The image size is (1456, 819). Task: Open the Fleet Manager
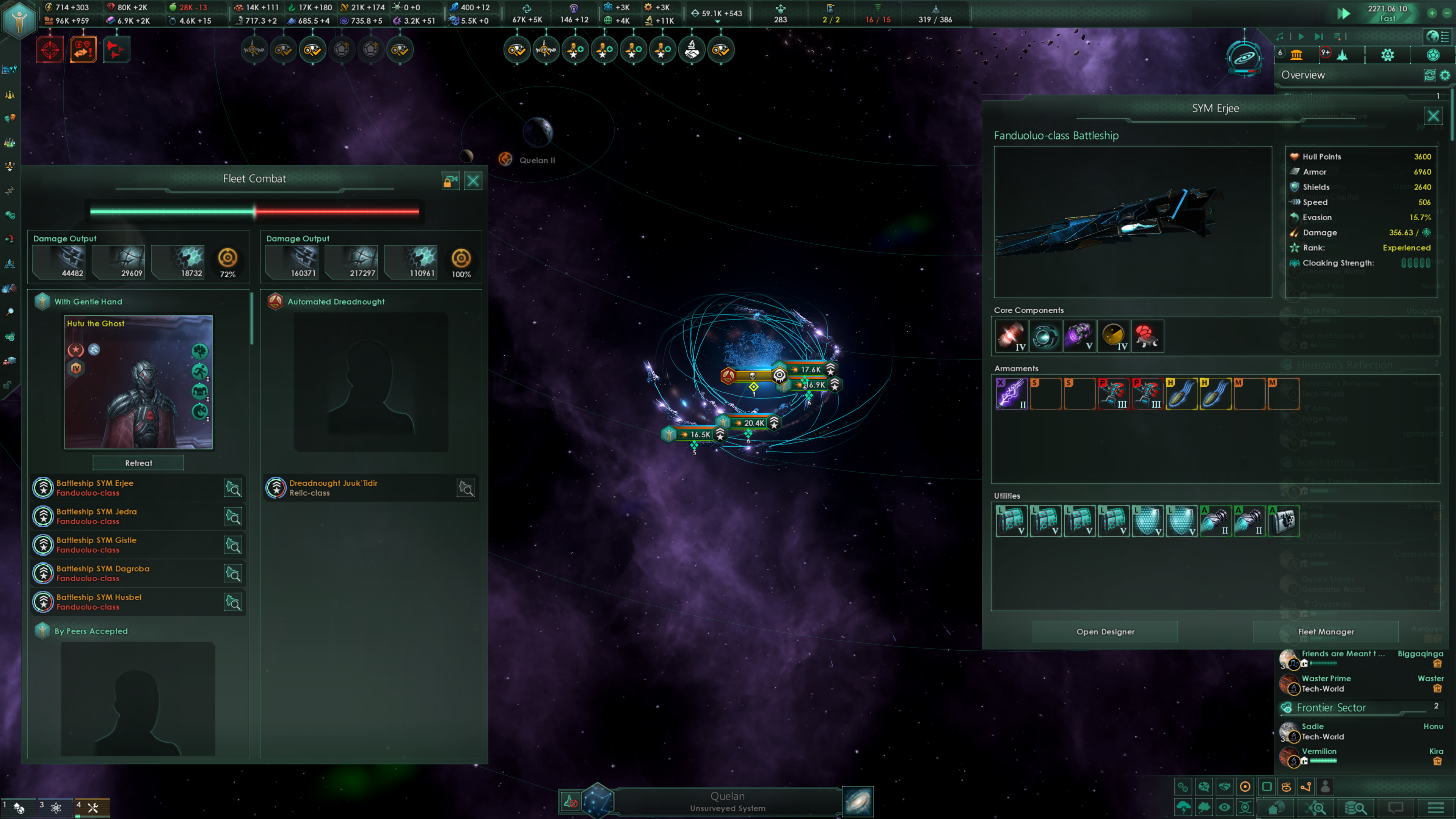click(1326, 631)
